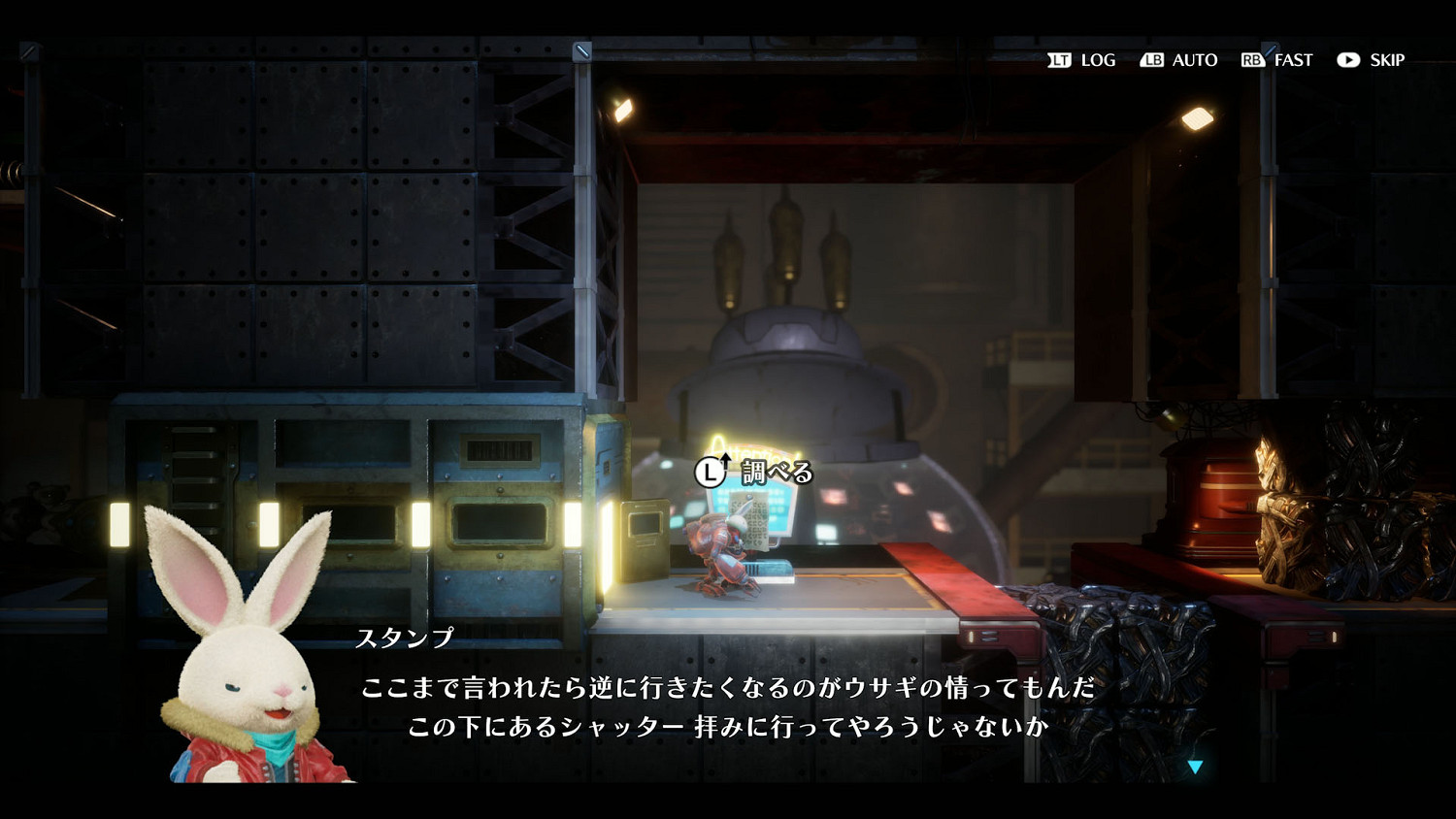Activate the 調べる investigate action
This screenshot has width=1456, height=819.
coord(777,472)
